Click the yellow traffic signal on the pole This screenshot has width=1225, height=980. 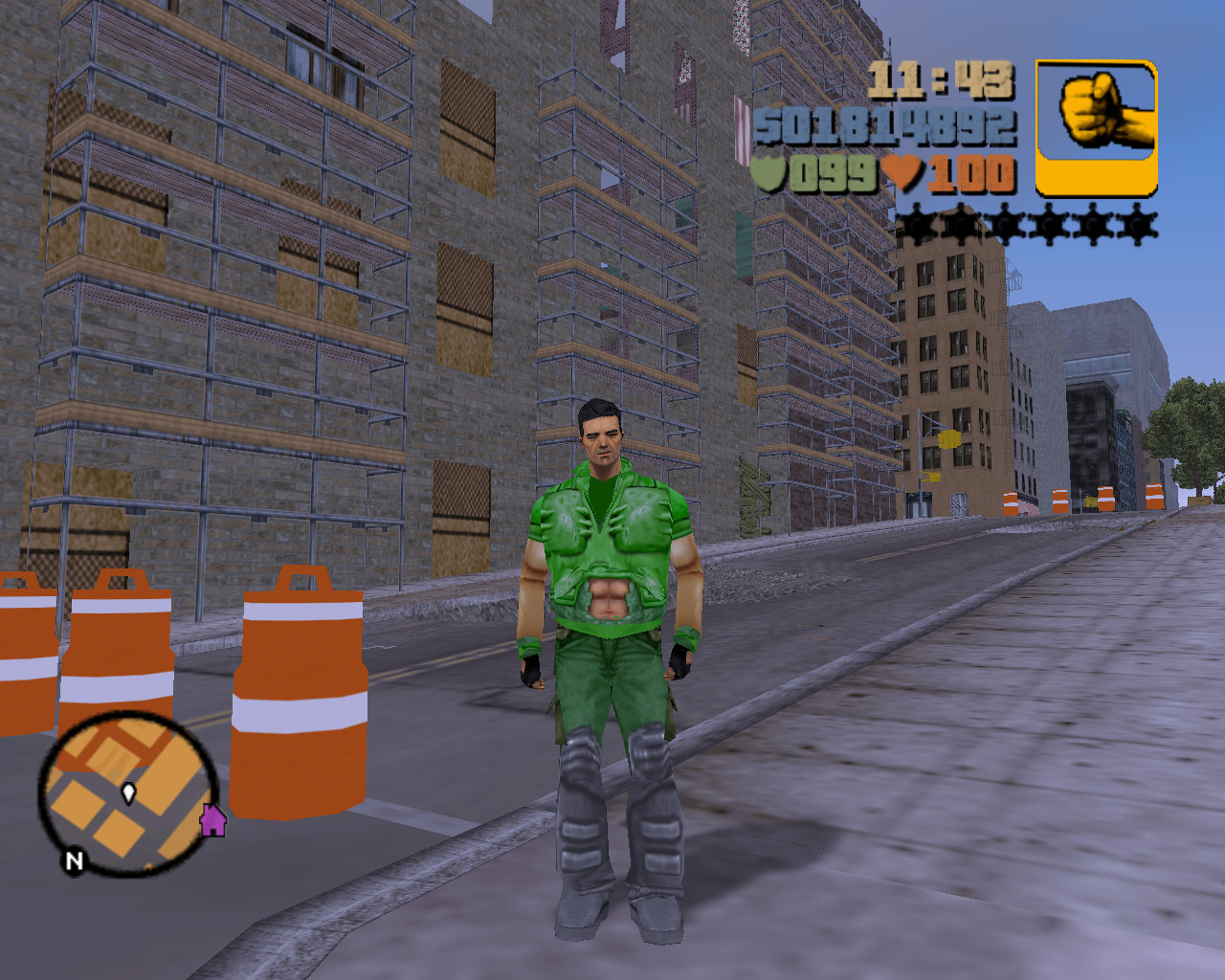tap(947, 438)
